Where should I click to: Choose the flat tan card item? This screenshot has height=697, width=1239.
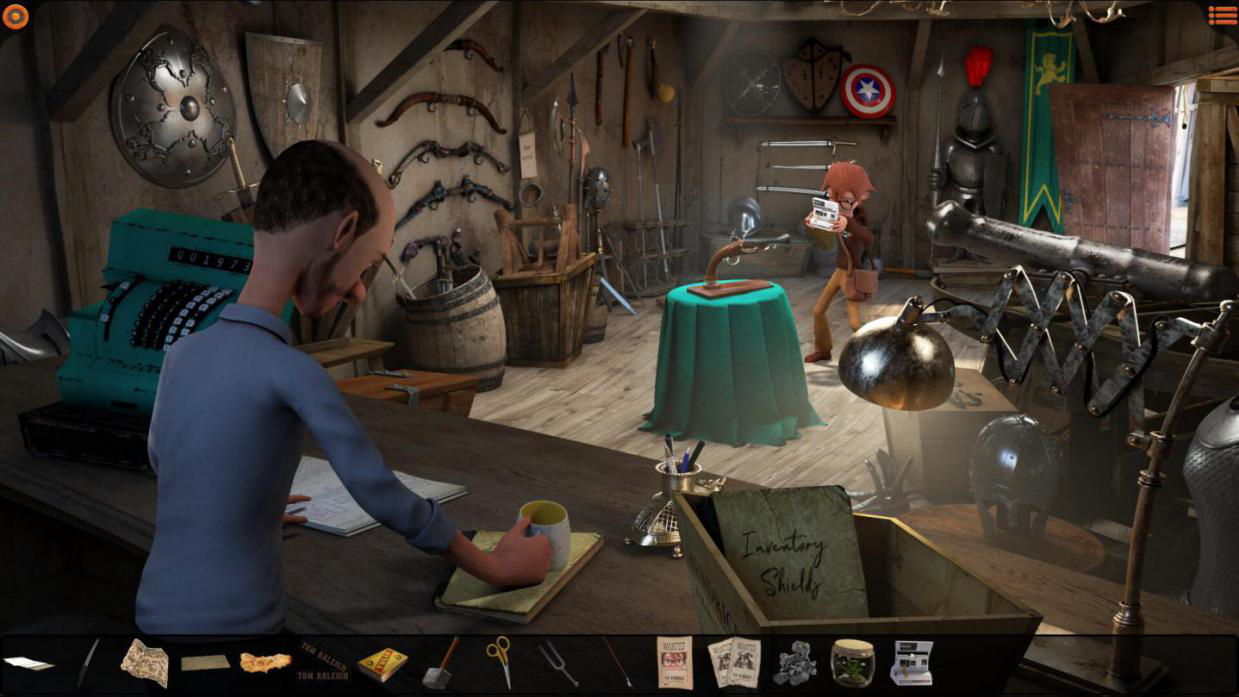point(205,663)
